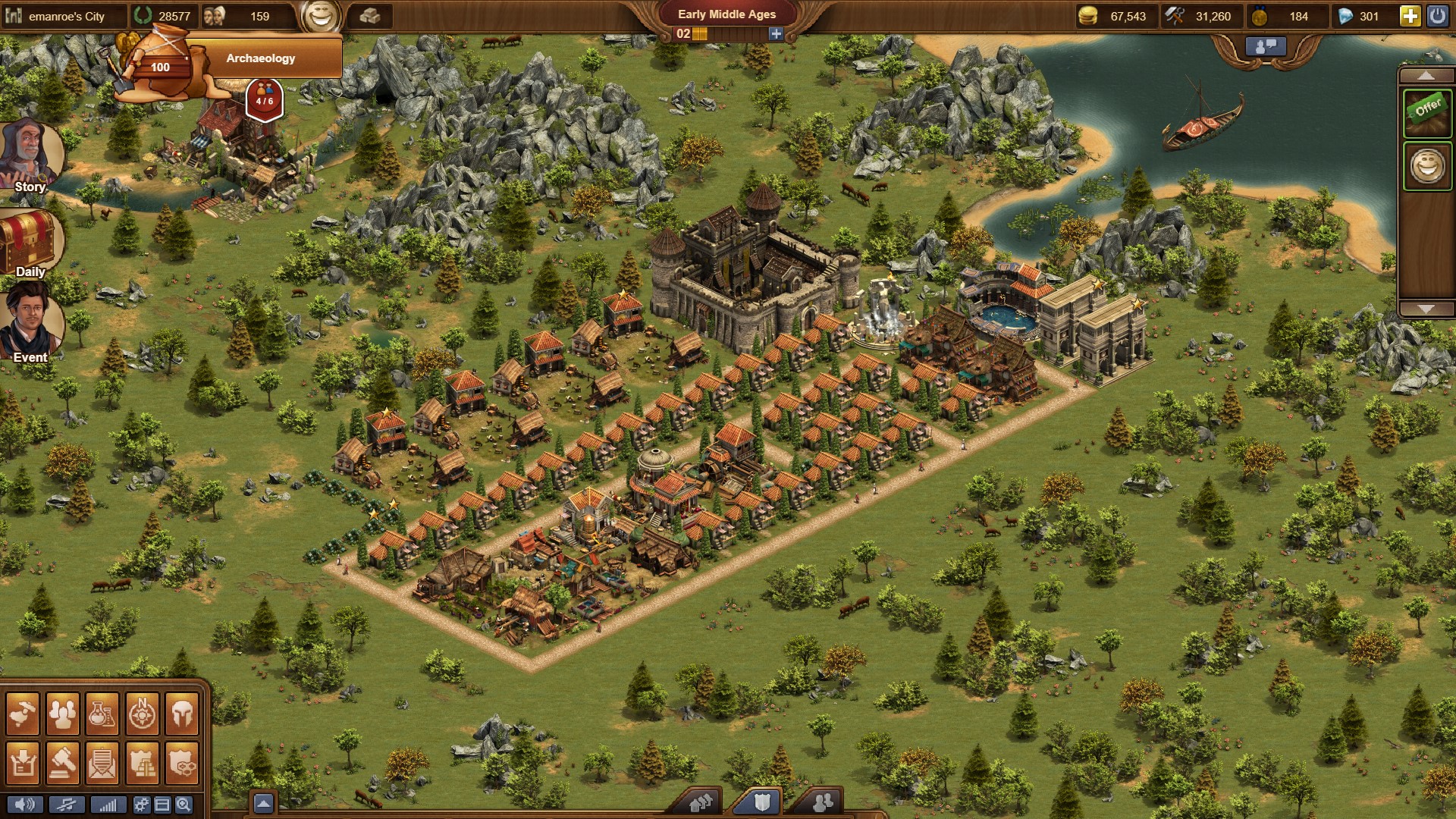The width and height of the screenshot is (1456, 819).
Task: Open the Event quest portrait
Action: point(30,322)
